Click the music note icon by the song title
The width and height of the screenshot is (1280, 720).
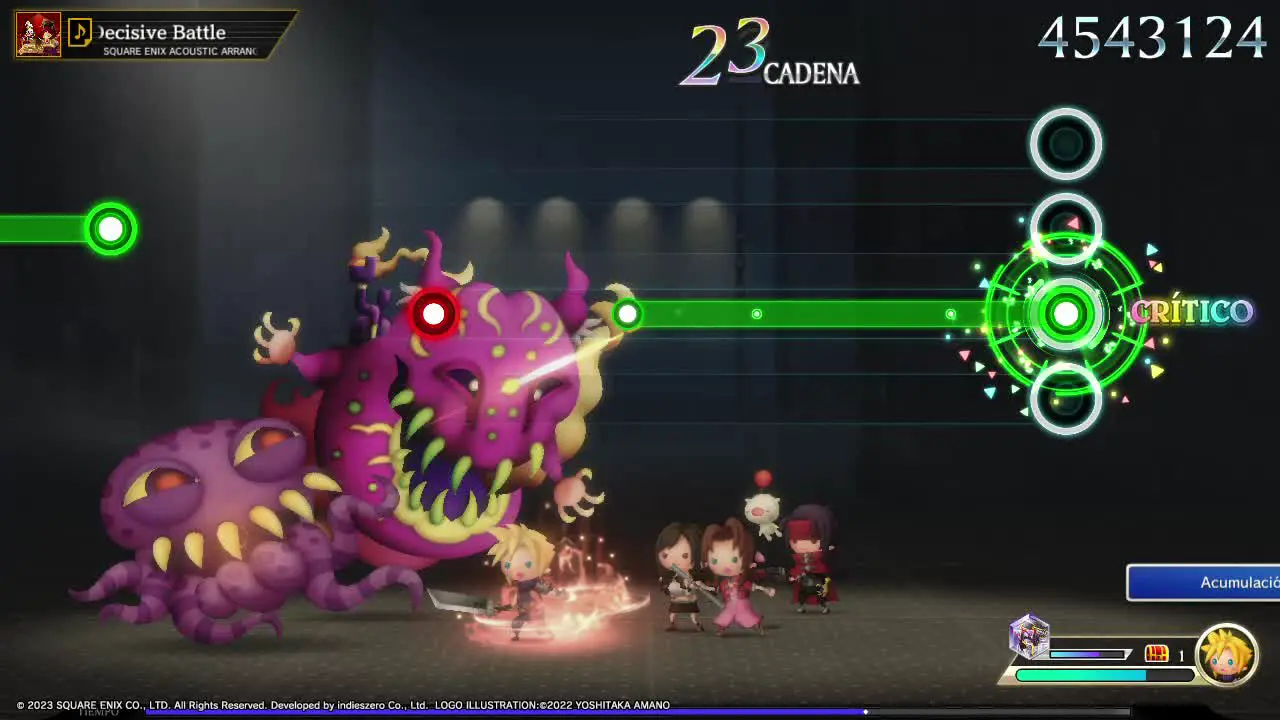[x=80, y=34]
